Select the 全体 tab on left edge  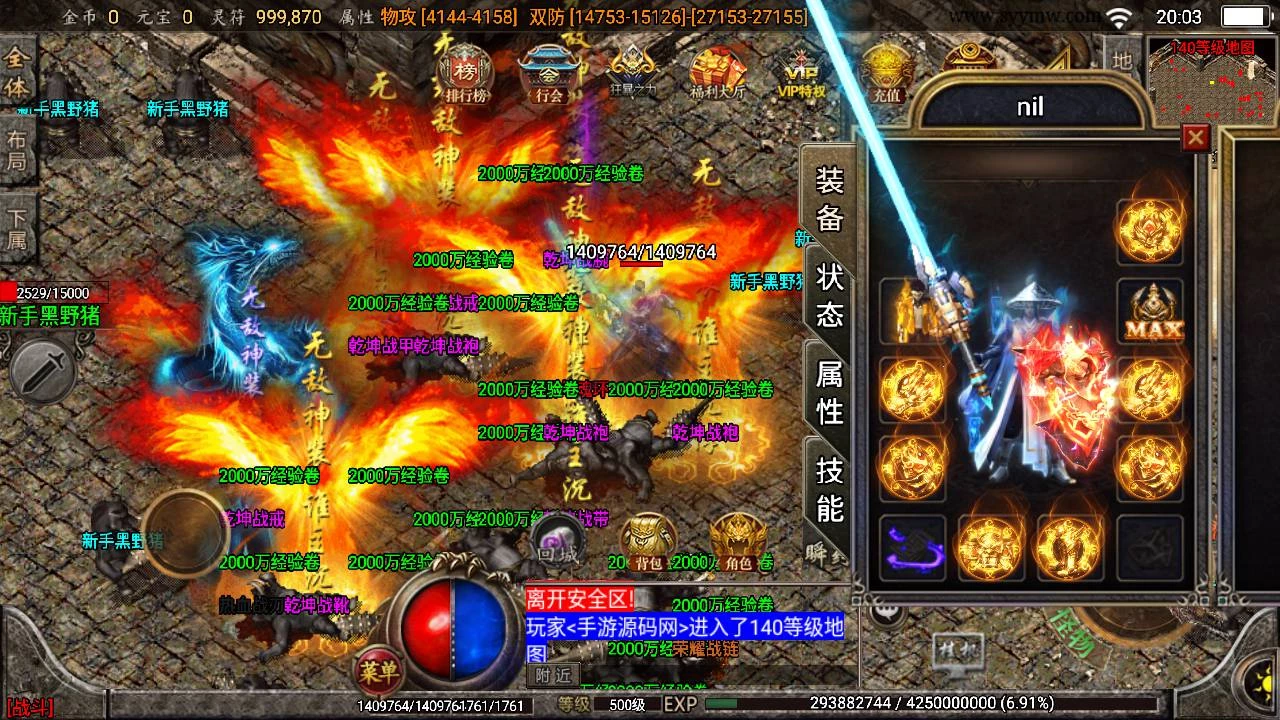[x=17, y=71]
